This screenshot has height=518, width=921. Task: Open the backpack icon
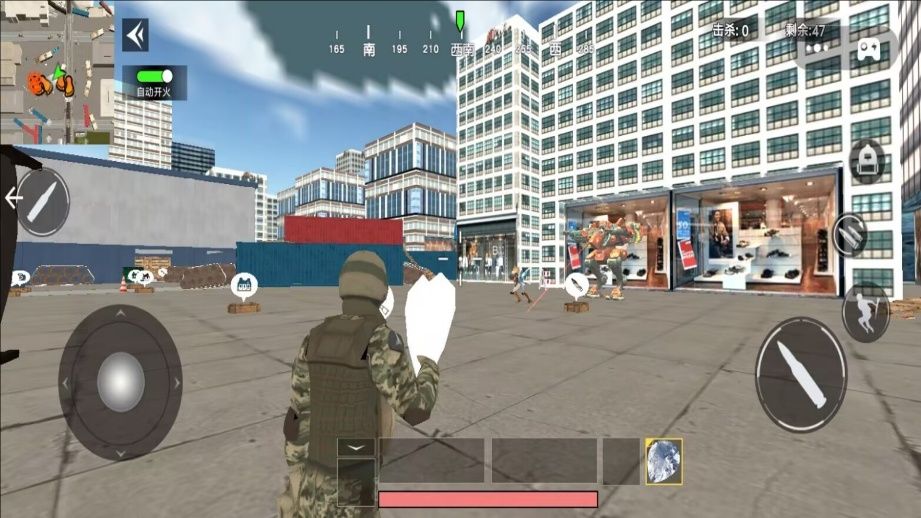click(x=867, y=160)
